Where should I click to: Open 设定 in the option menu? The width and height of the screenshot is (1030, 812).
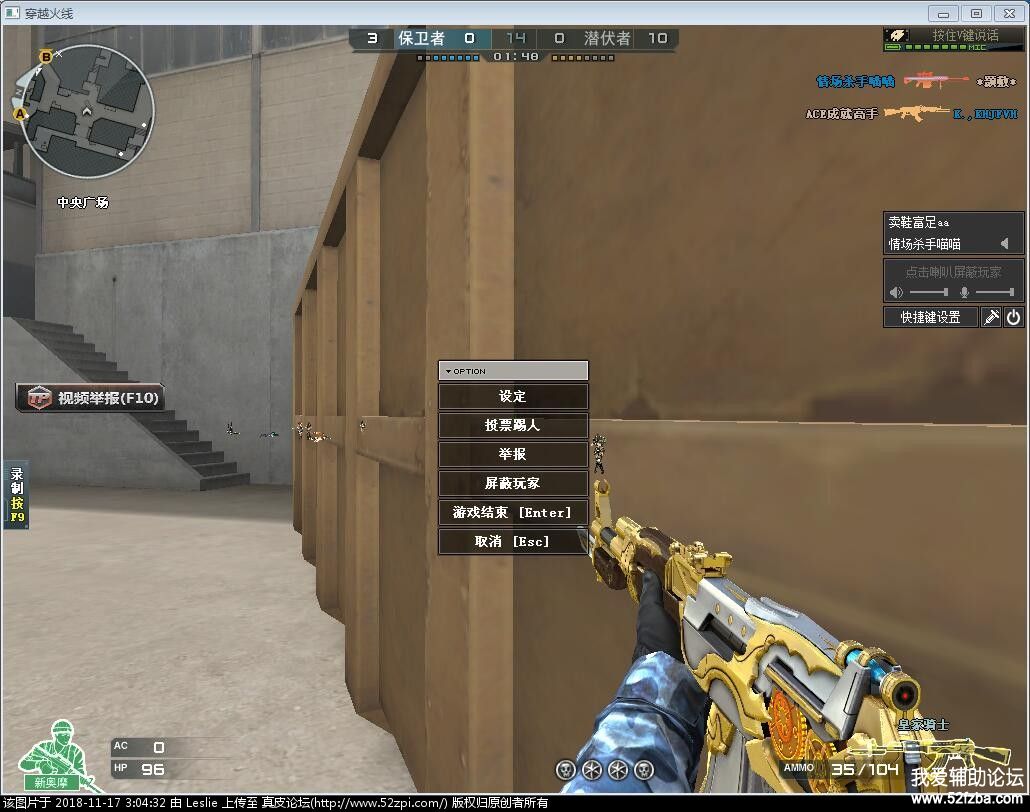(512, 397)
